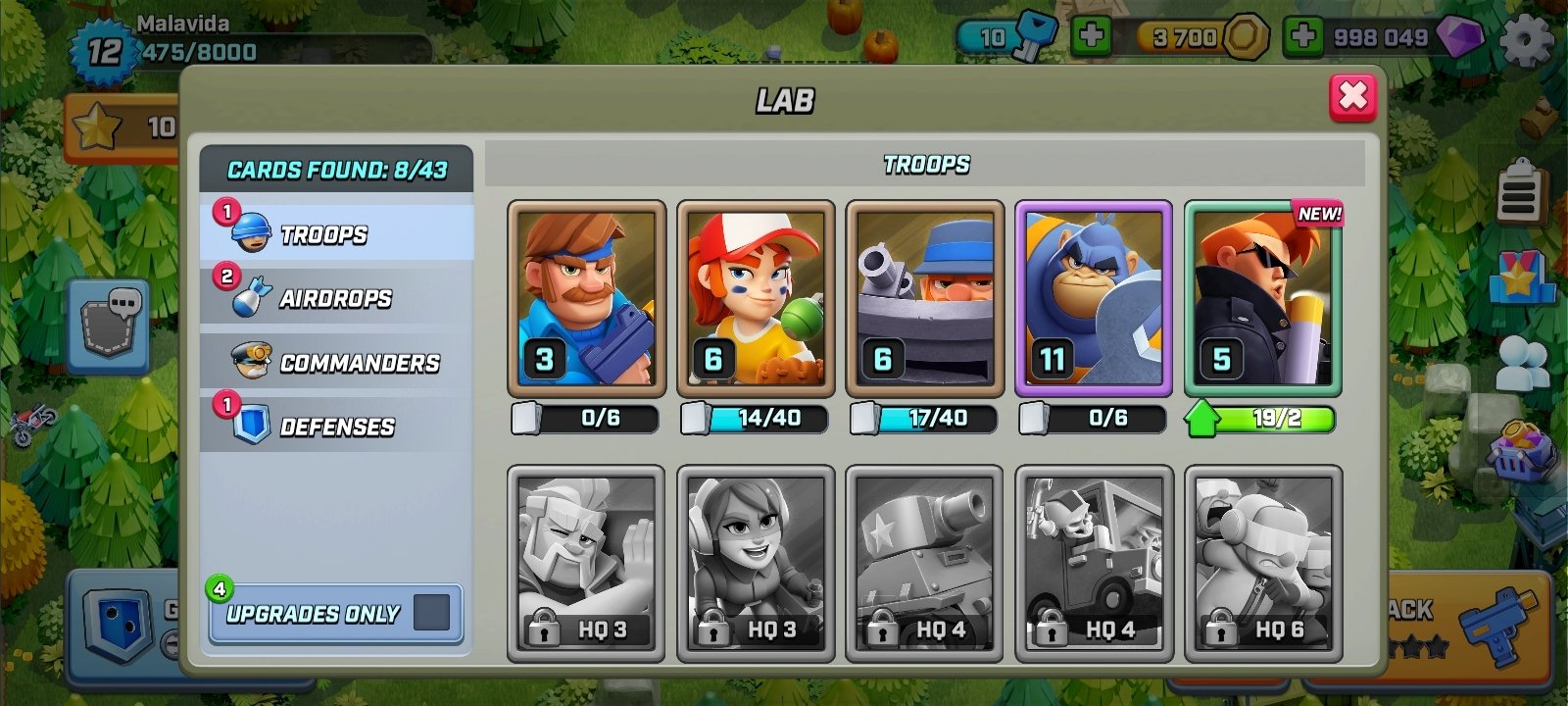View the locked tank troop card

pyautogui.click(x=924, y=563)
